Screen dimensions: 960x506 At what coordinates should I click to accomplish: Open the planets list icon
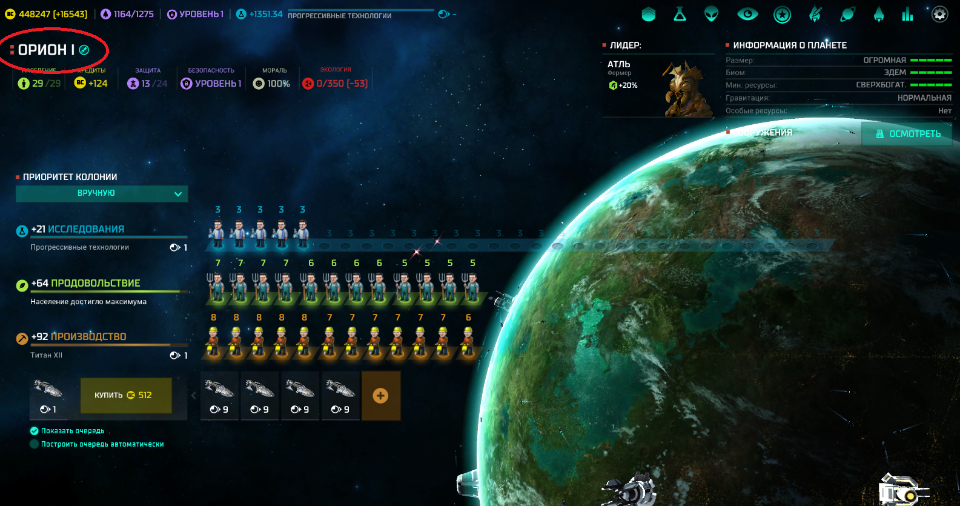[847, 15]
